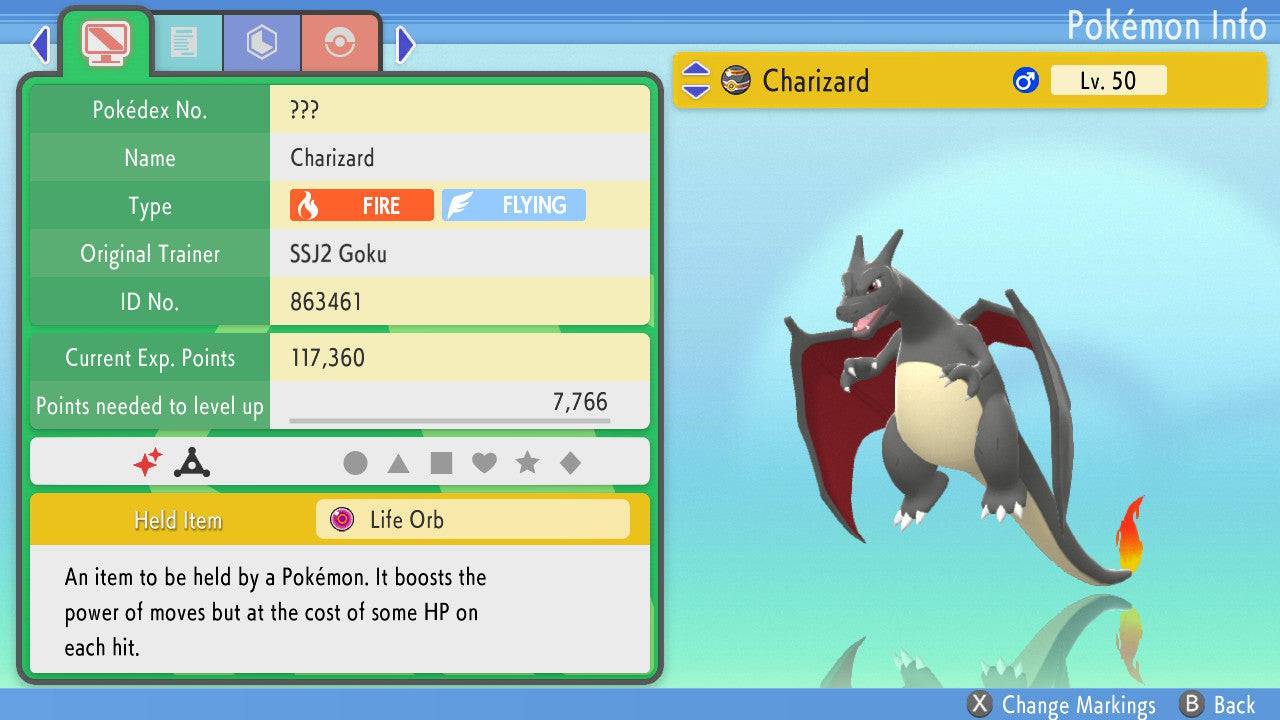Open the hexagon stats tab
The height and width of the screenshot is (720, 1280).
coord(261,43)
